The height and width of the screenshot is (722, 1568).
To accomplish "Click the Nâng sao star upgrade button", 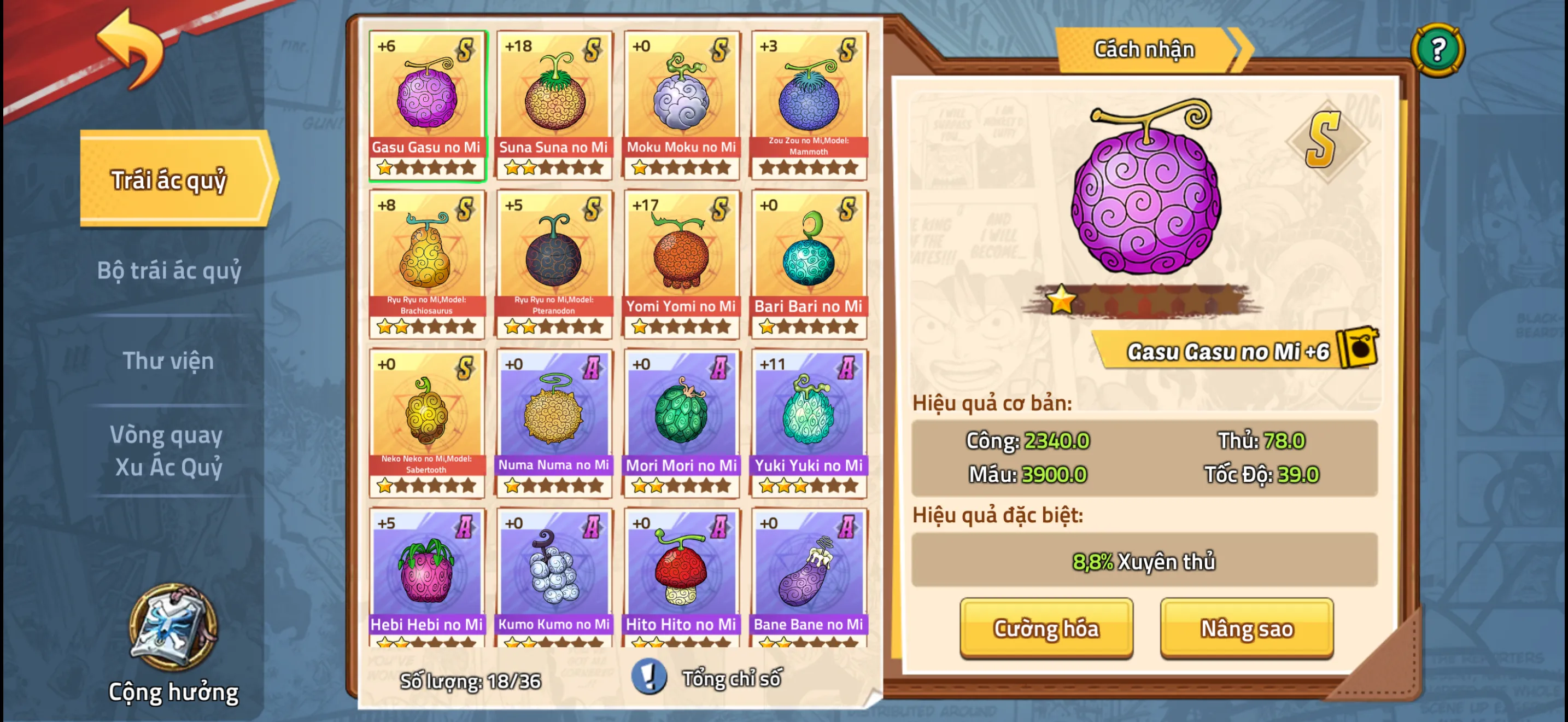I will (x=1246, y=627).
